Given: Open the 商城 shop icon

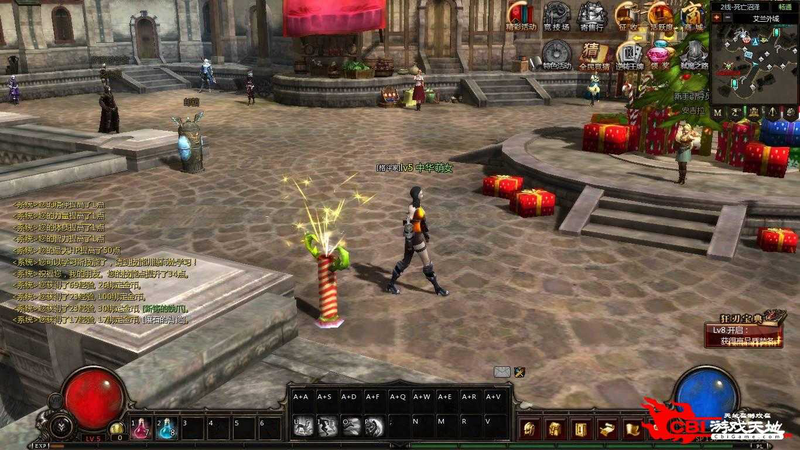Looking at the screenshot, I should (x=693, y=15).
